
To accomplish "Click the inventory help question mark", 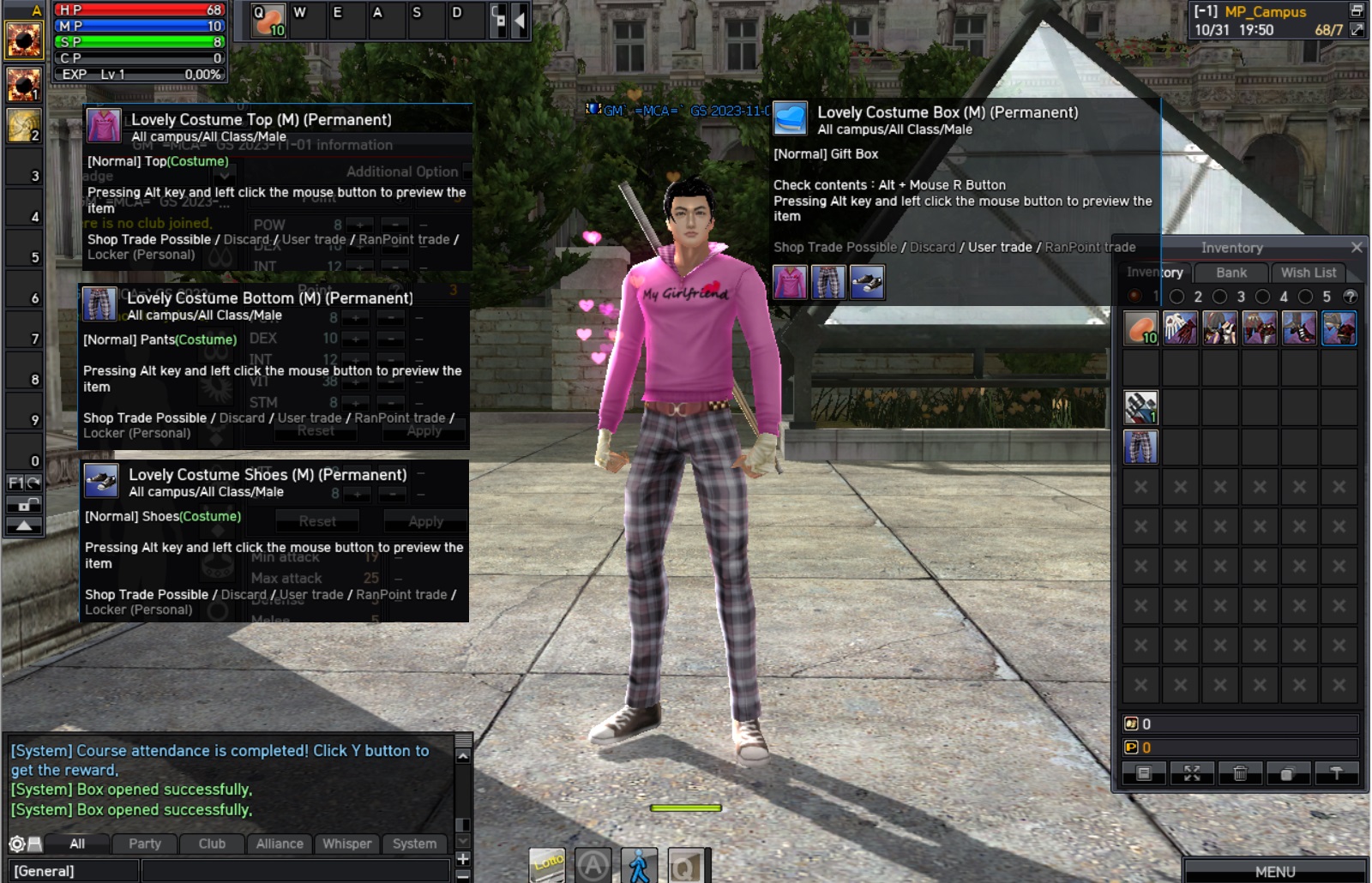I will click(x=1350, y=297).
